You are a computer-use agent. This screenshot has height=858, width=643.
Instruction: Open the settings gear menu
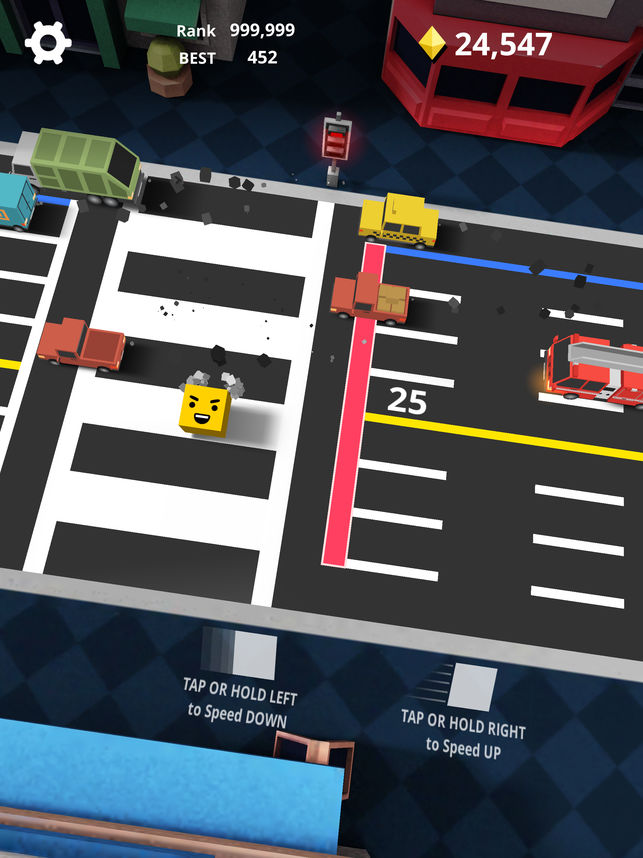coord(48,43)
